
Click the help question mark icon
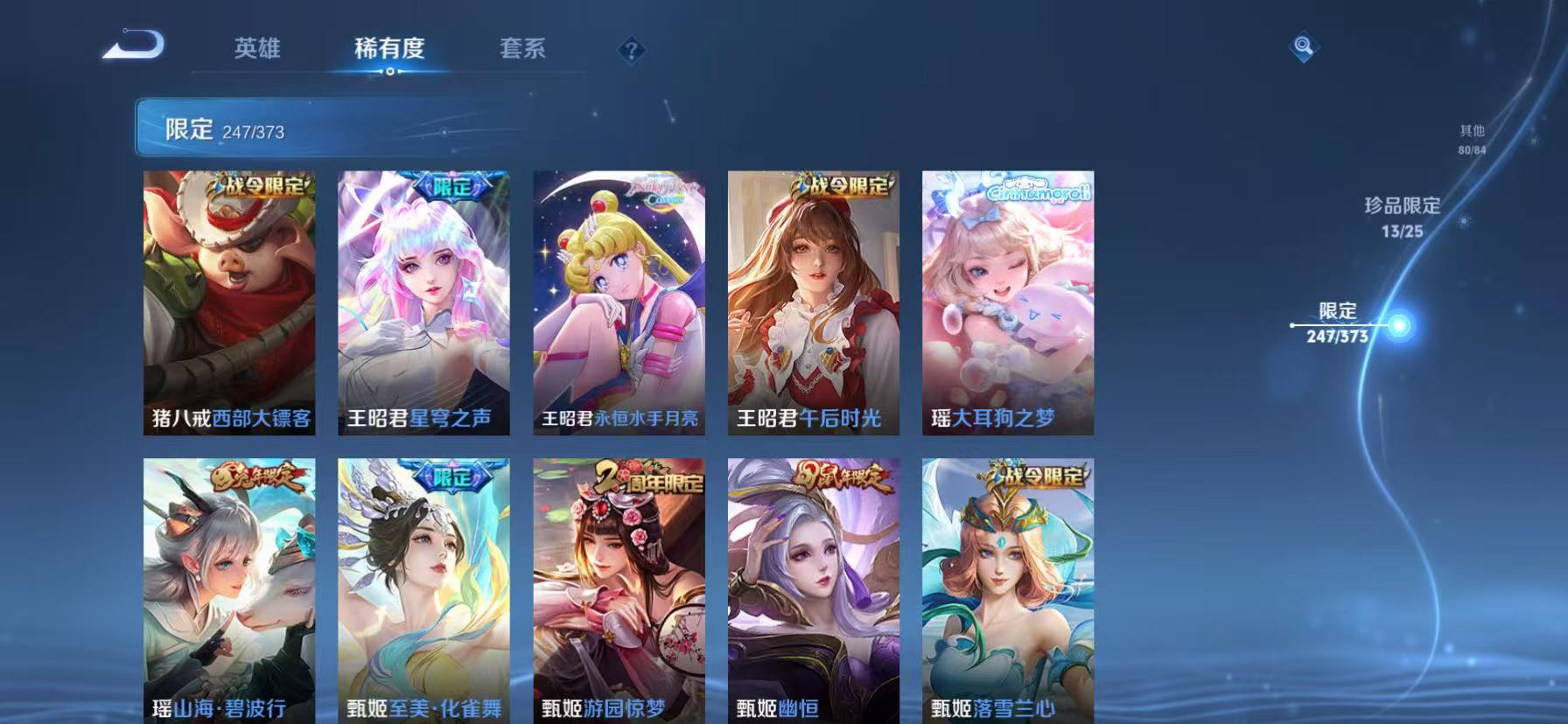click(x=630, y=51)
